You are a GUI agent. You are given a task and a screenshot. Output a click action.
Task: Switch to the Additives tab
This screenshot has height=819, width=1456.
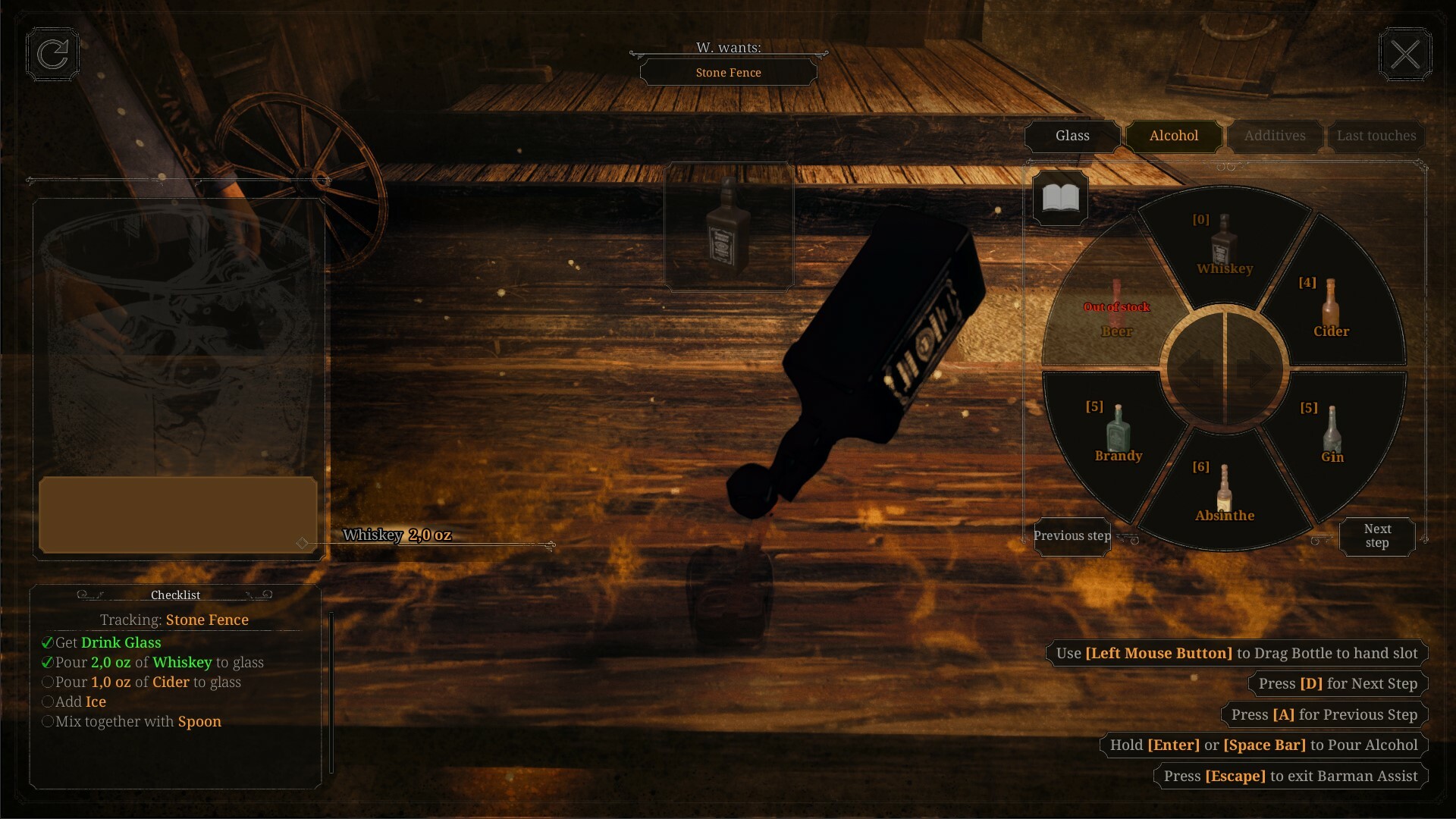coord(1275,136)
